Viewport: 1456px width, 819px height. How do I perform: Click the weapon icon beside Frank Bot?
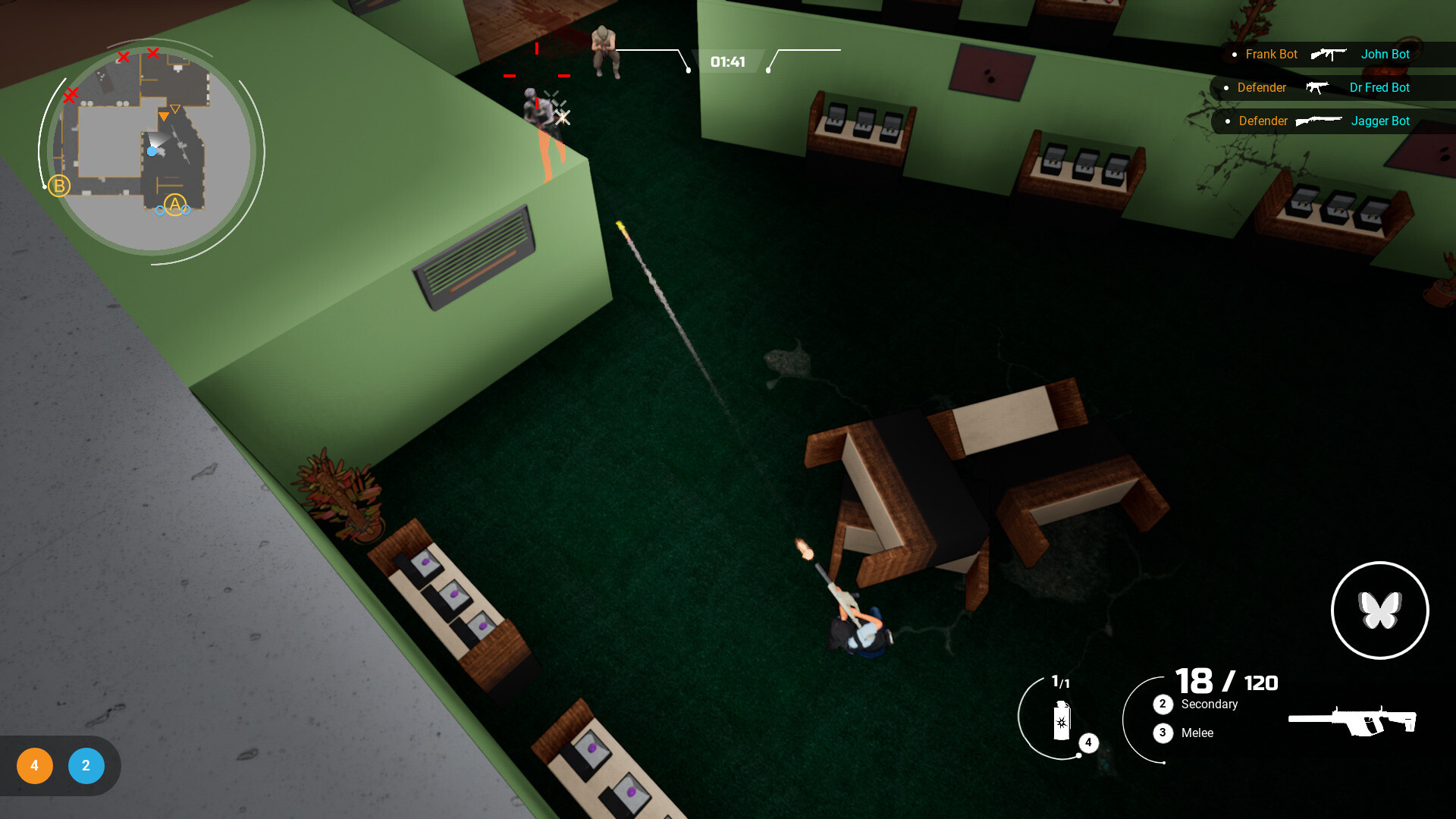(x=1329, y=54)
